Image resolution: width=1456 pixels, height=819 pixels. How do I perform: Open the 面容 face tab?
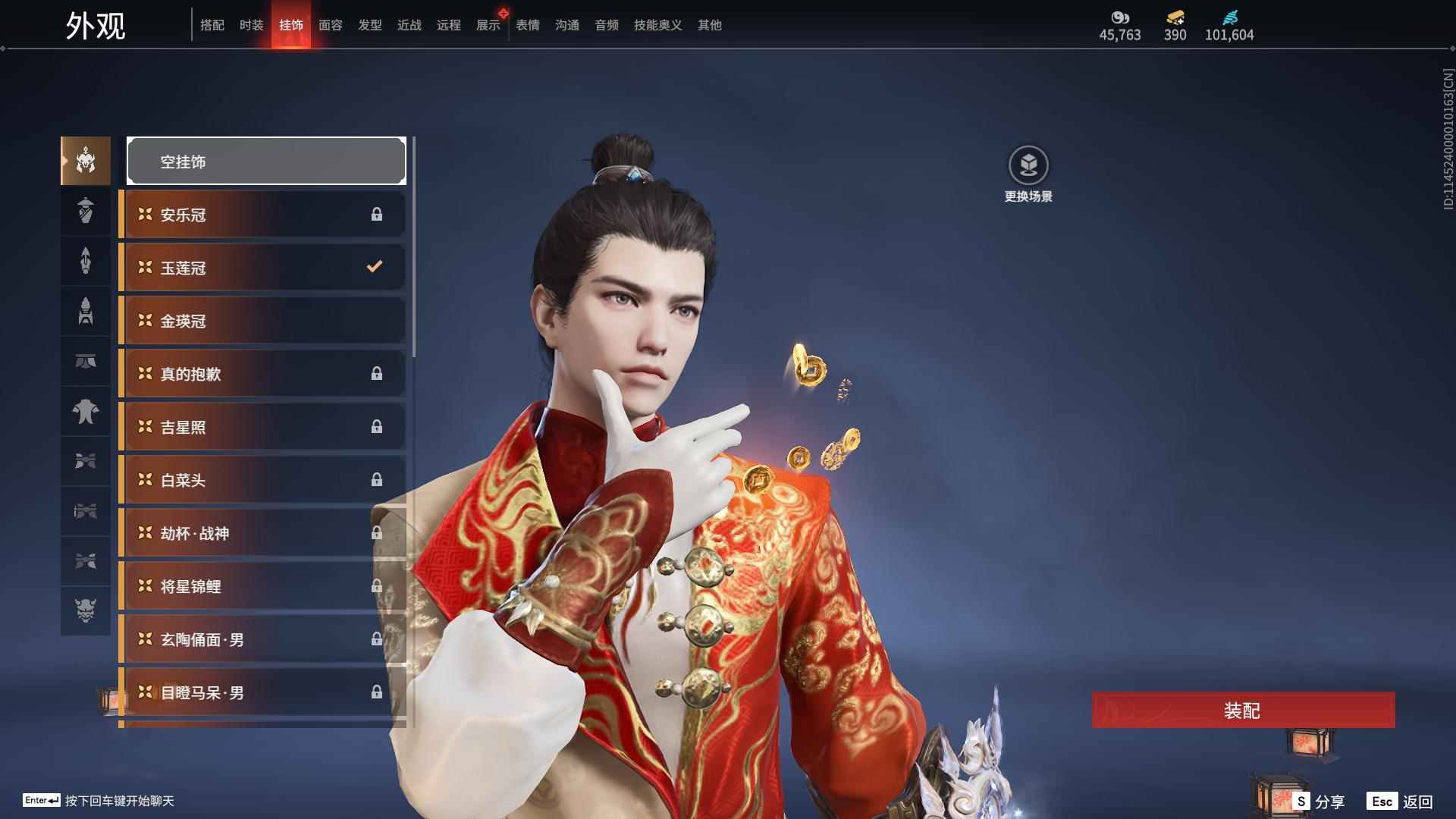(330, 24)
